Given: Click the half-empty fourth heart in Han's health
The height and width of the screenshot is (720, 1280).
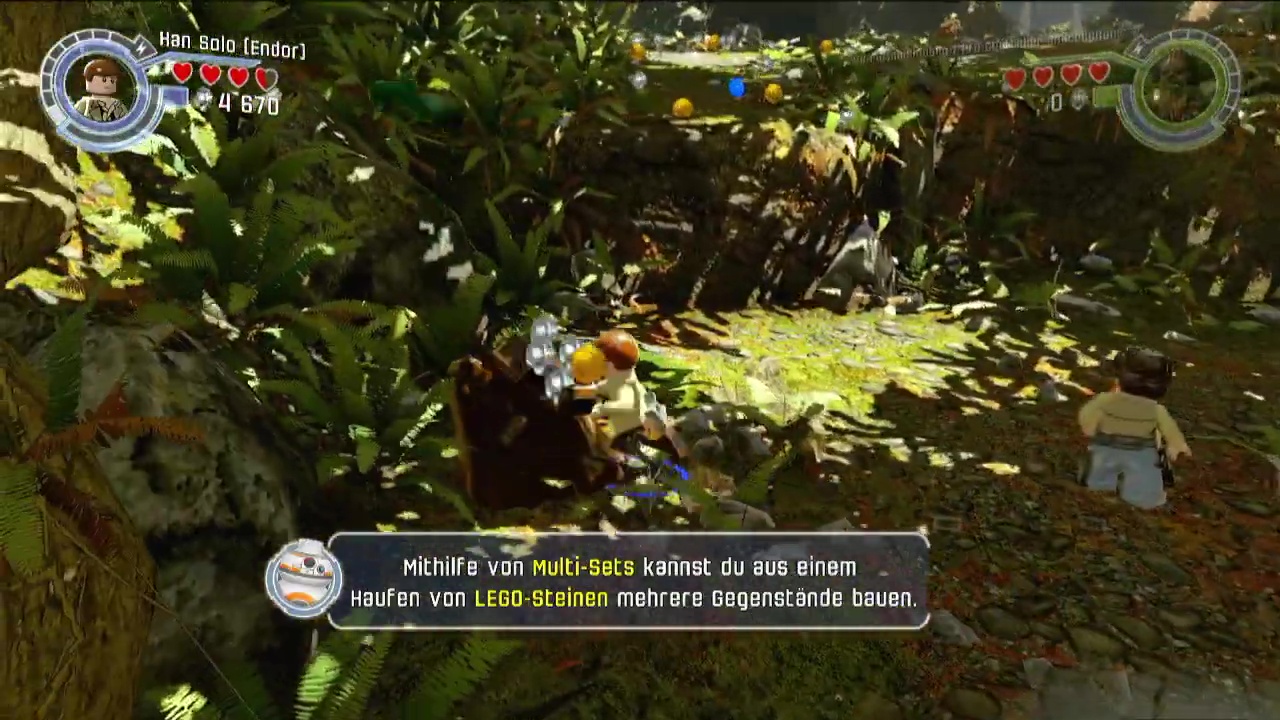Looking at the screenshot, I should tap(264, 76).
